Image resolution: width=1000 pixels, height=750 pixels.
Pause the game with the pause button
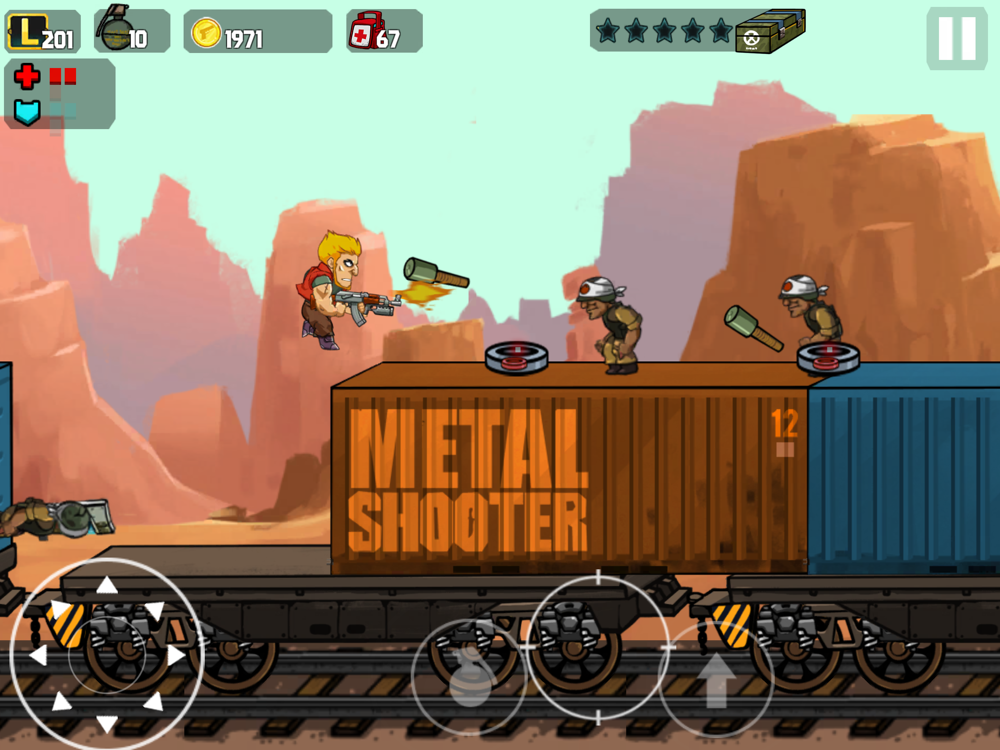(956, 38)
